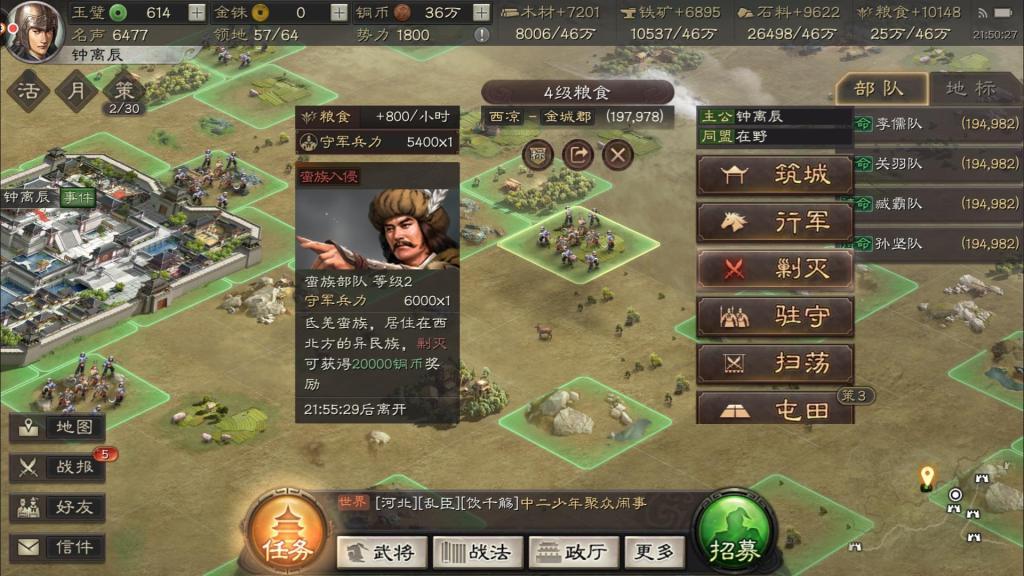Open the 战法 tactics menu
The width and height of the screenshot is (1024, 576).
476,551
